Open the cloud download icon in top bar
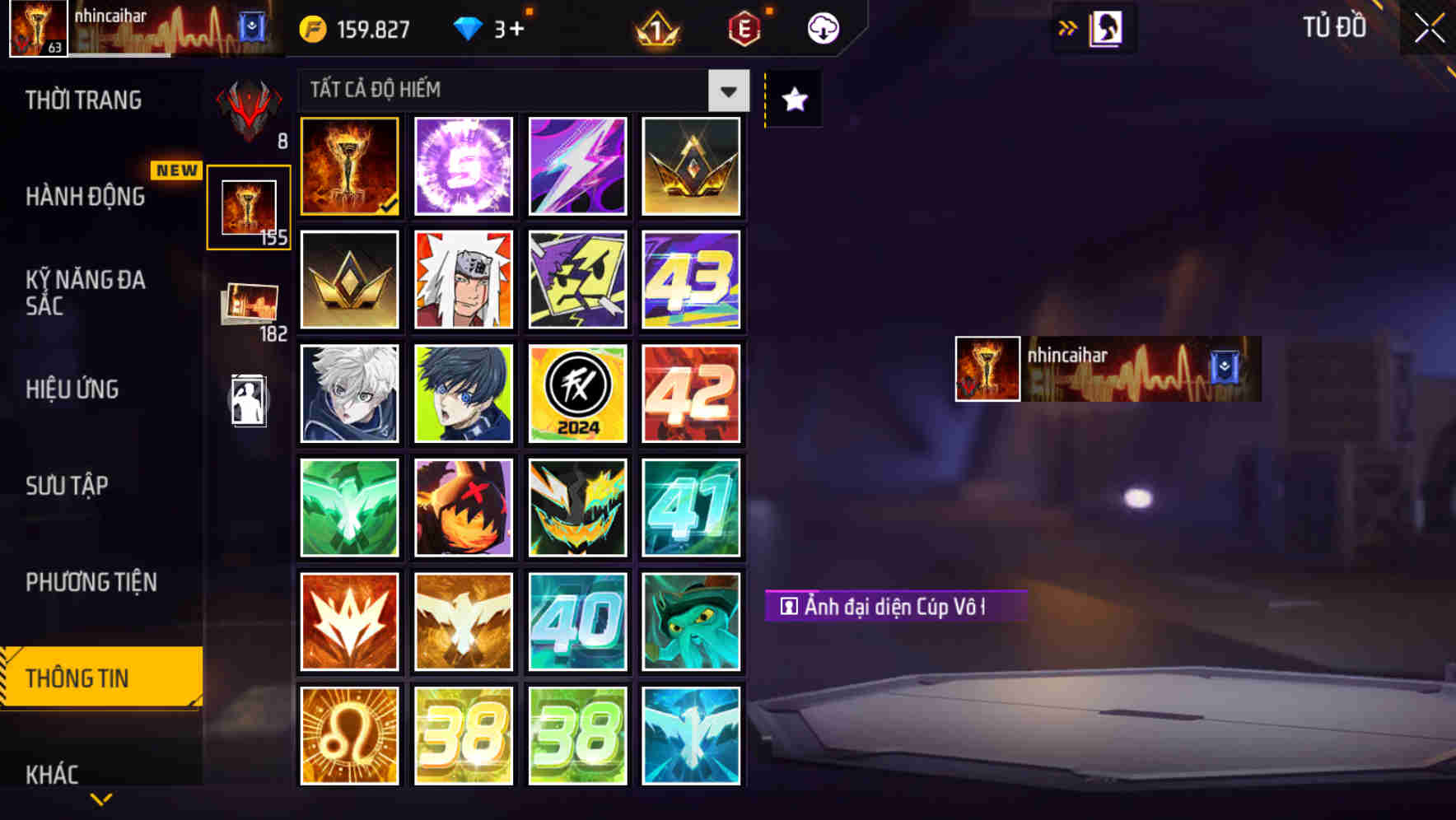 [821, 27]
